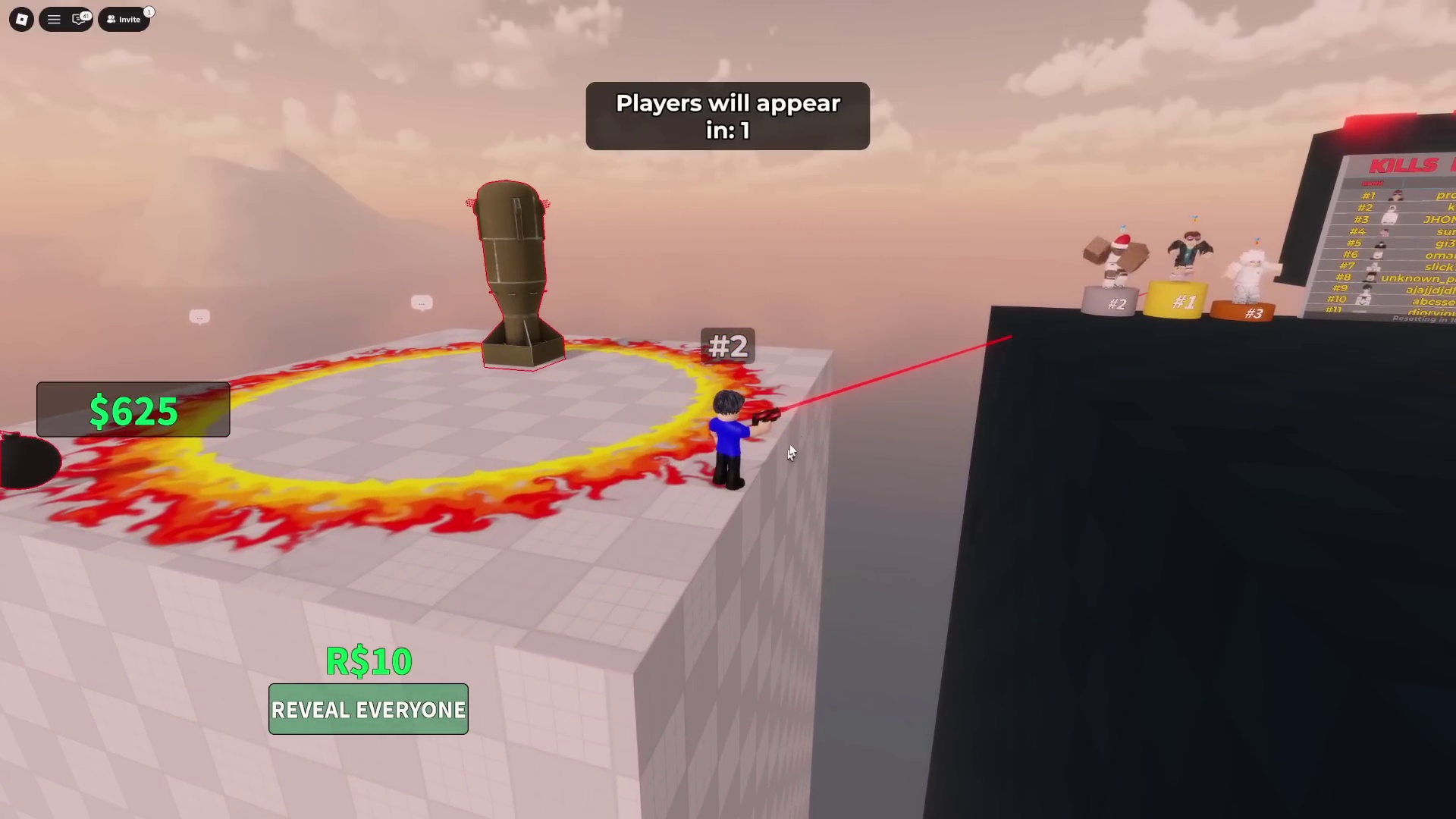Click the Players will appear countdown banner
Image resolution: width=1456 pixels, height=819 pixels.
click(726, 116)
